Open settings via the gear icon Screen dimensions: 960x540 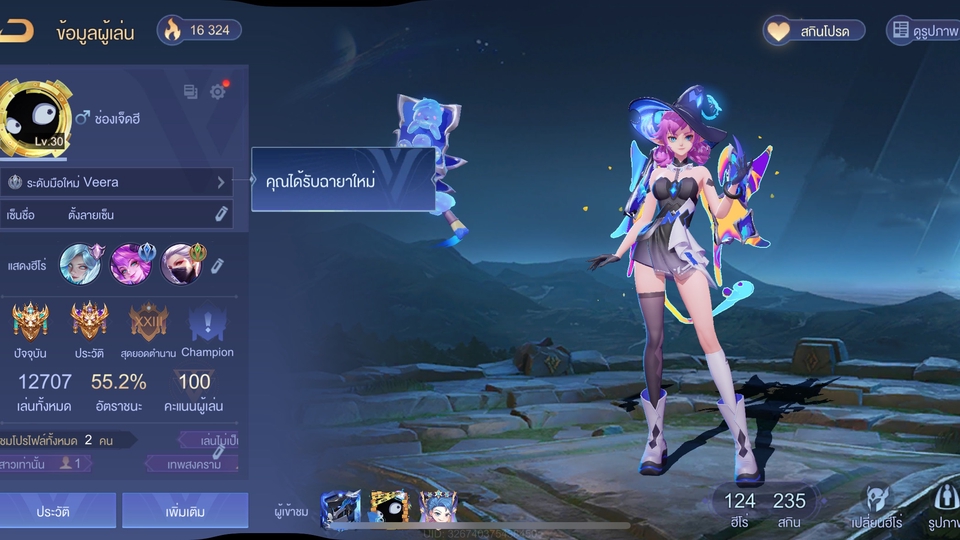pos(218,92)
